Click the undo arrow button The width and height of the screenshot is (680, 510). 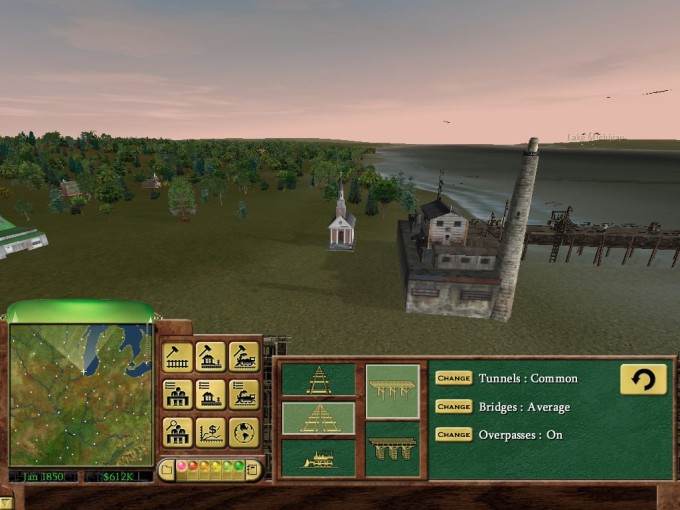[x=643, y=379]
